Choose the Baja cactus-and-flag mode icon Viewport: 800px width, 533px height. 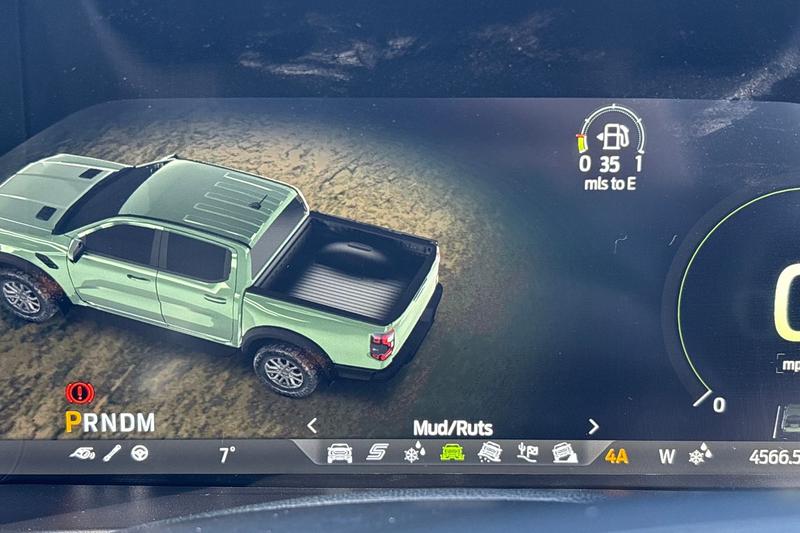tap(527, 453)
